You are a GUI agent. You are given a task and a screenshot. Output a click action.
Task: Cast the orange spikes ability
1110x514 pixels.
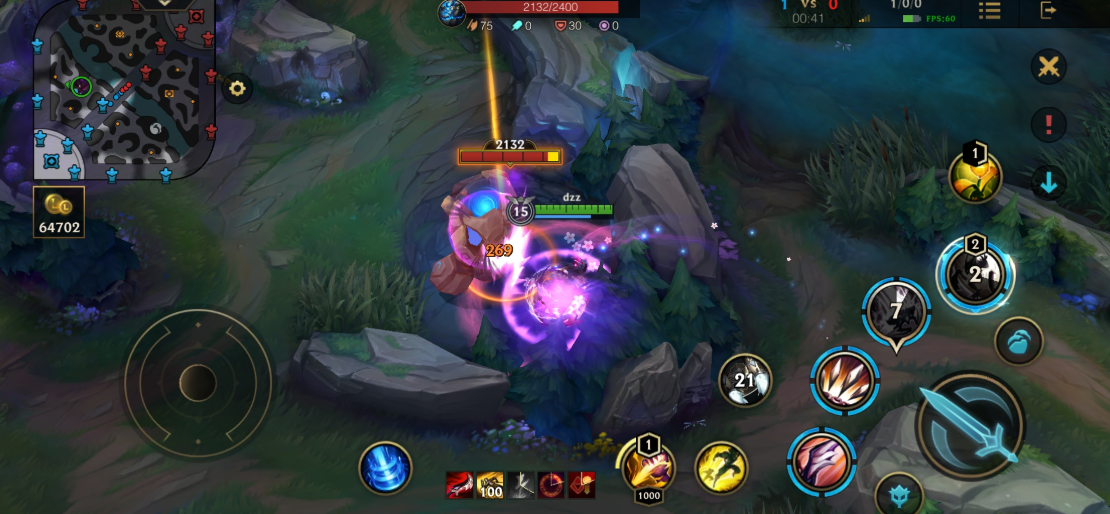point(845,381)
